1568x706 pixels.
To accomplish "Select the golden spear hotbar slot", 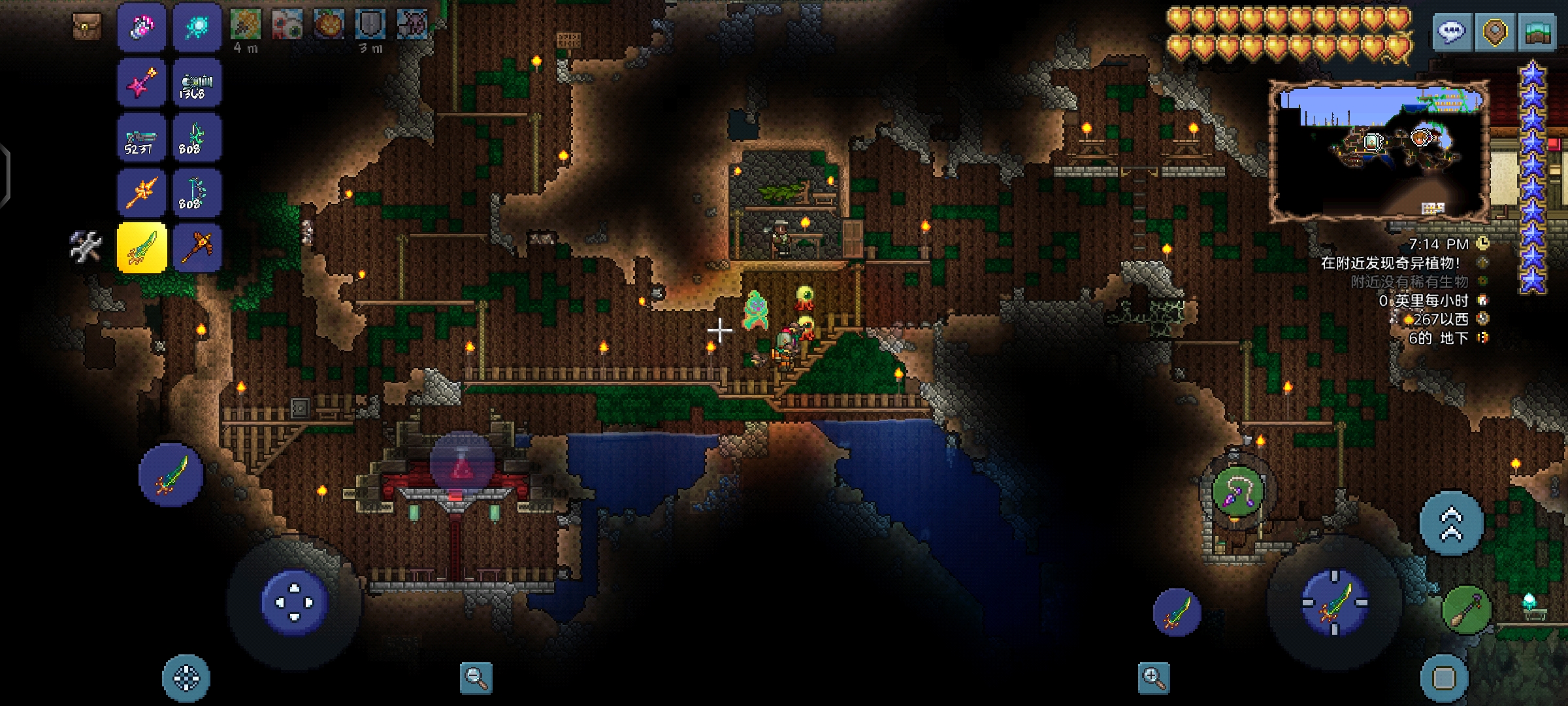I will click(x=142, y=193).
